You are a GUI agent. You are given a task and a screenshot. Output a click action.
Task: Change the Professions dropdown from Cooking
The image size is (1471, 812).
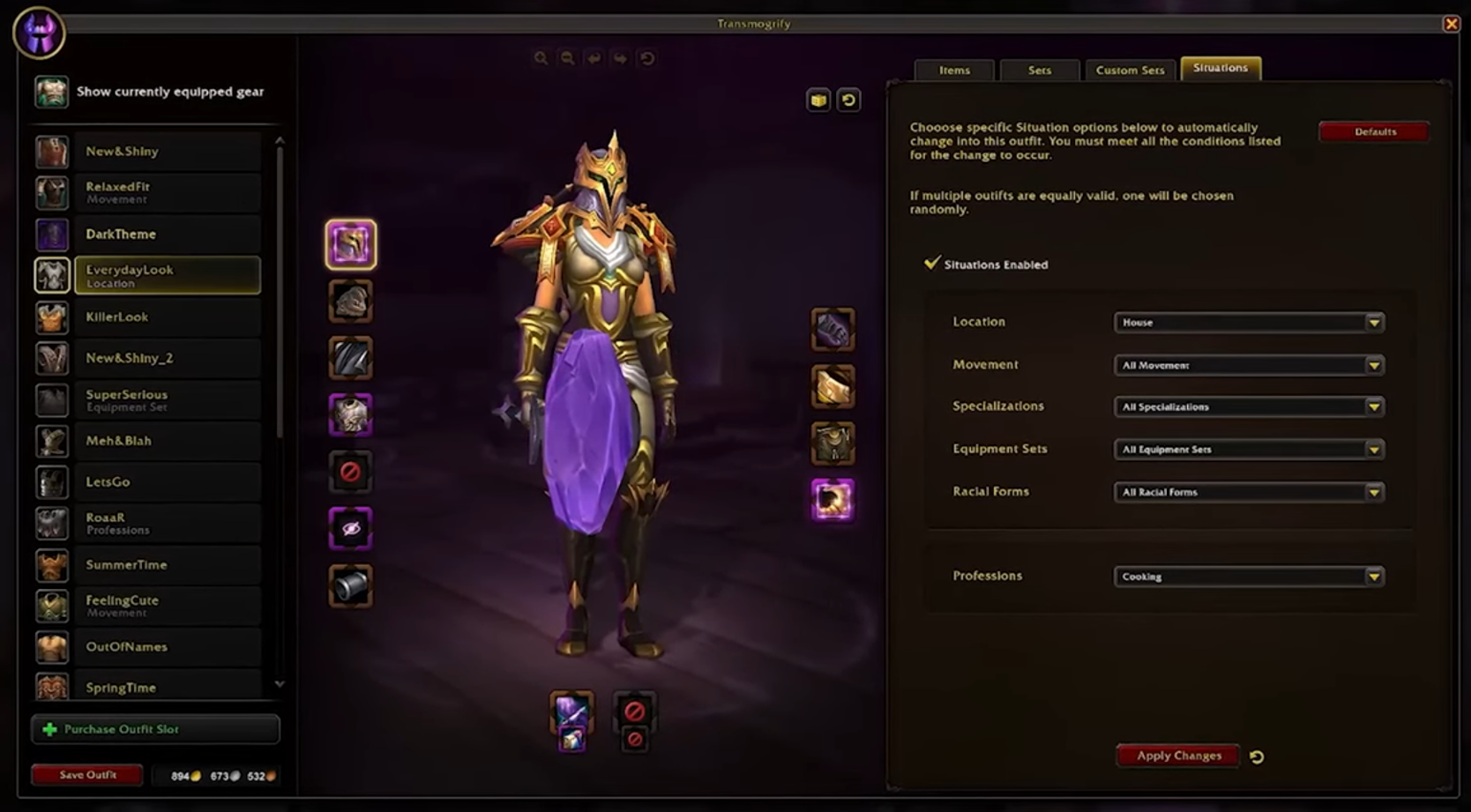(x=1248, y=577)
